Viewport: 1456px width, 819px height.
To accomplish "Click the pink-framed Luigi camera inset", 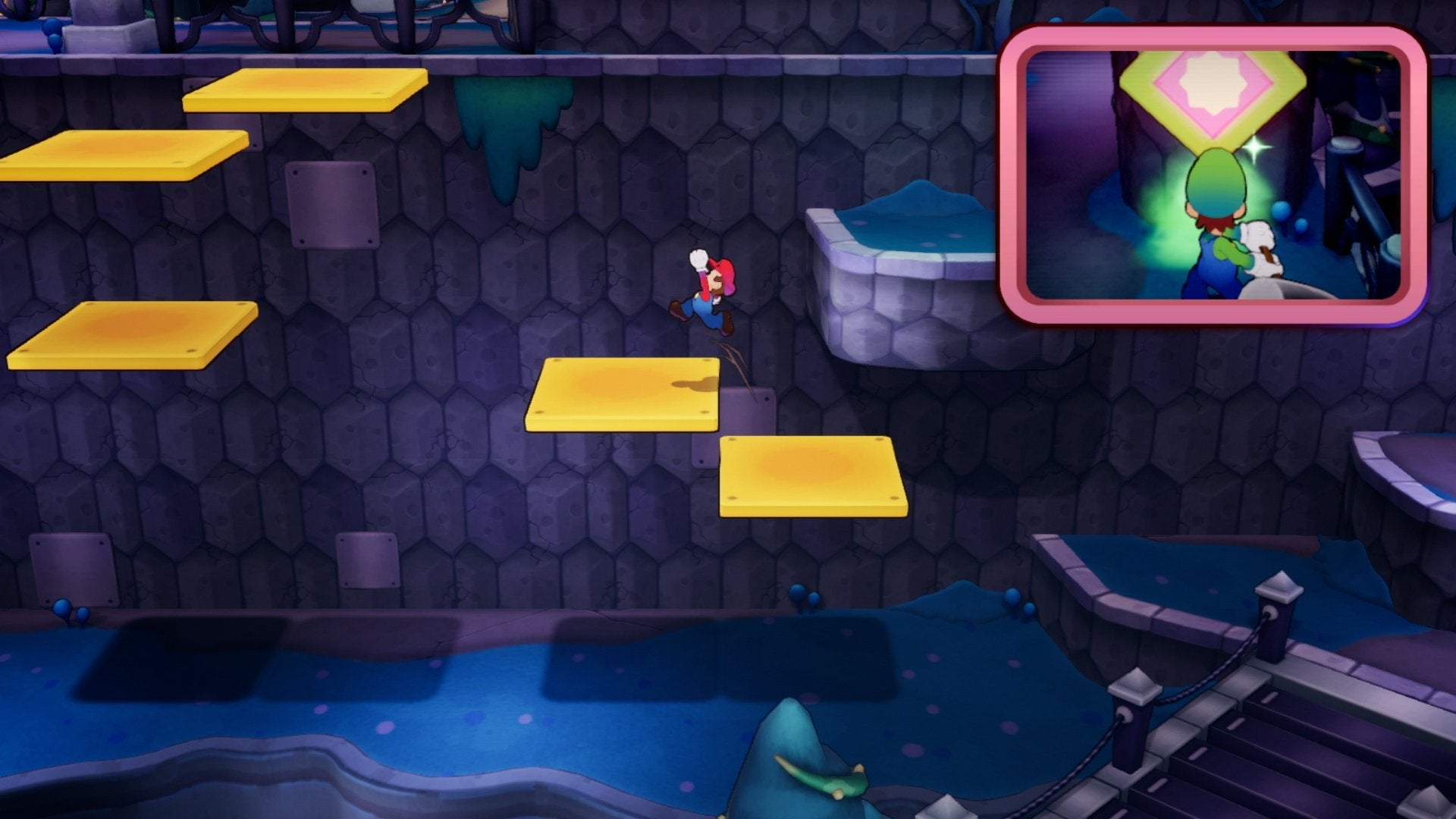I will pyautogui.click(x=1213, y=174).
